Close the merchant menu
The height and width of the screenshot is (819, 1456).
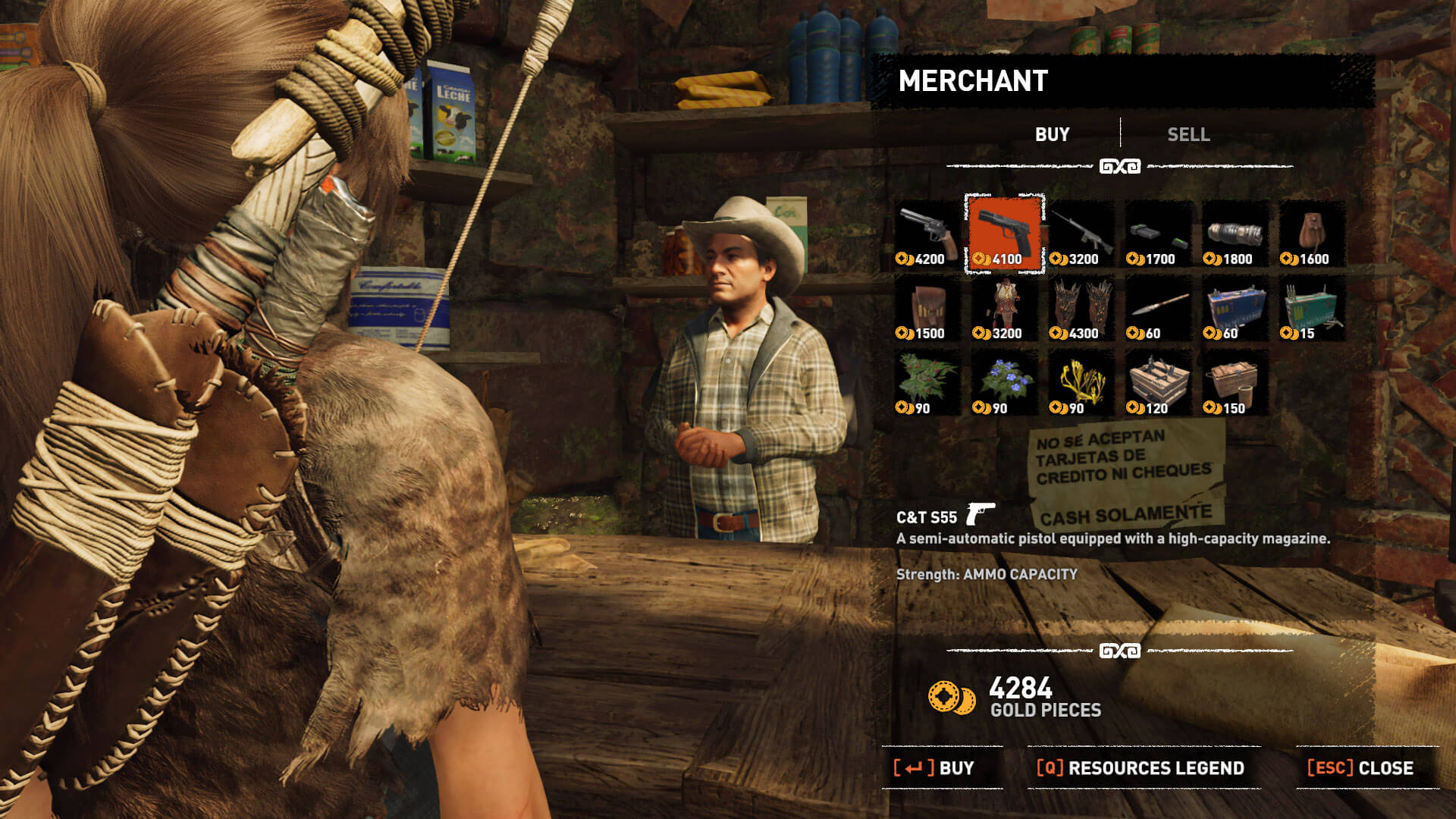1361,767
